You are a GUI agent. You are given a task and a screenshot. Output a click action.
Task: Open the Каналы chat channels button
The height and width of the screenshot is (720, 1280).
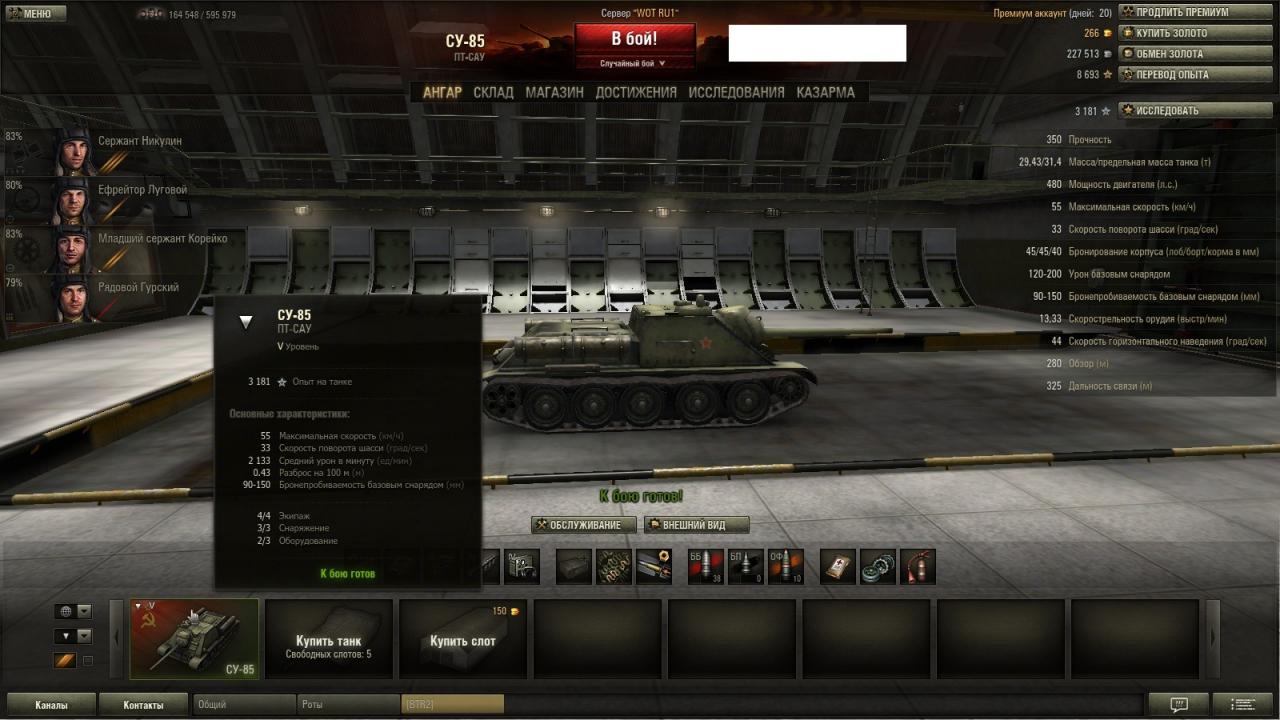pos(51,705)
